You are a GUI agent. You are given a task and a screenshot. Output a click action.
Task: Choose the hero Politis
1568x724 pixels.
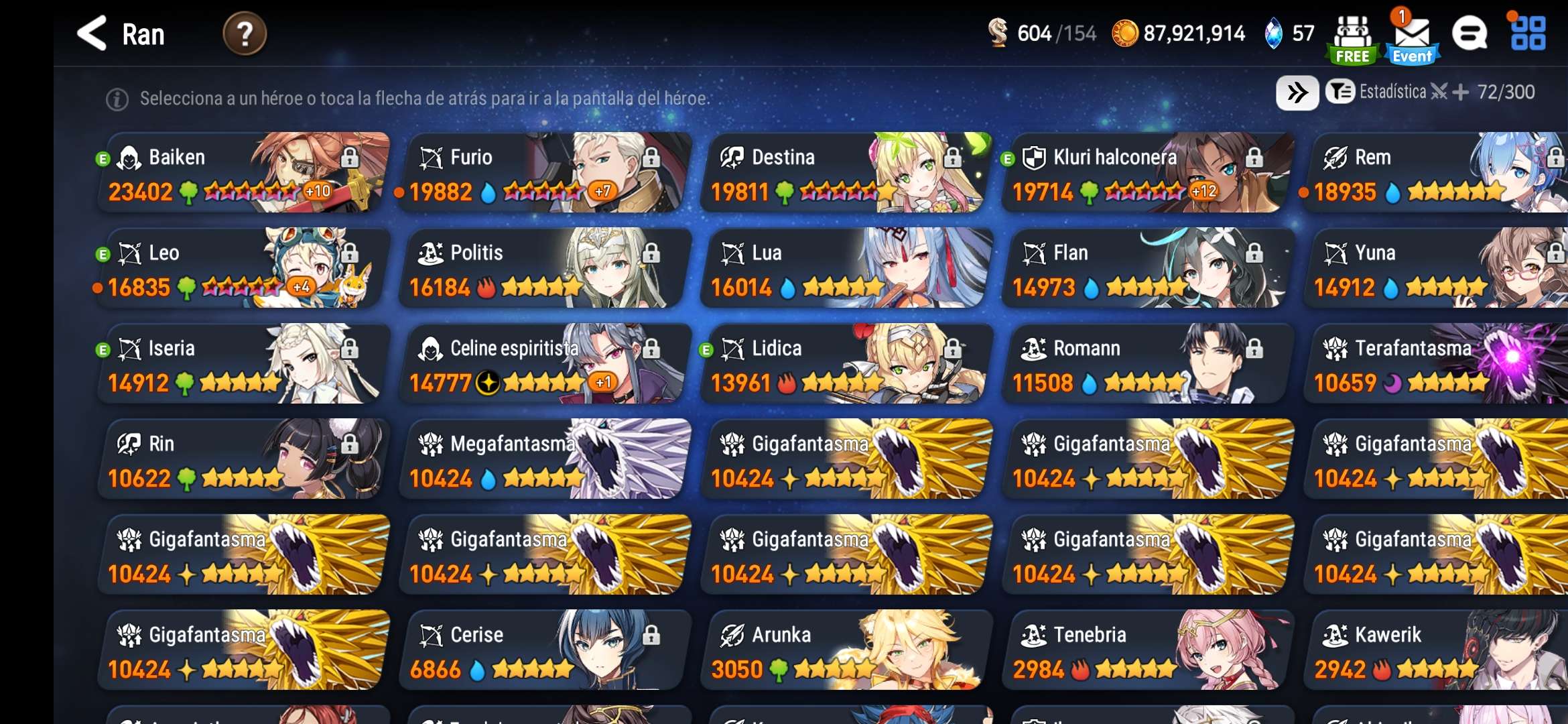point(544,269)
